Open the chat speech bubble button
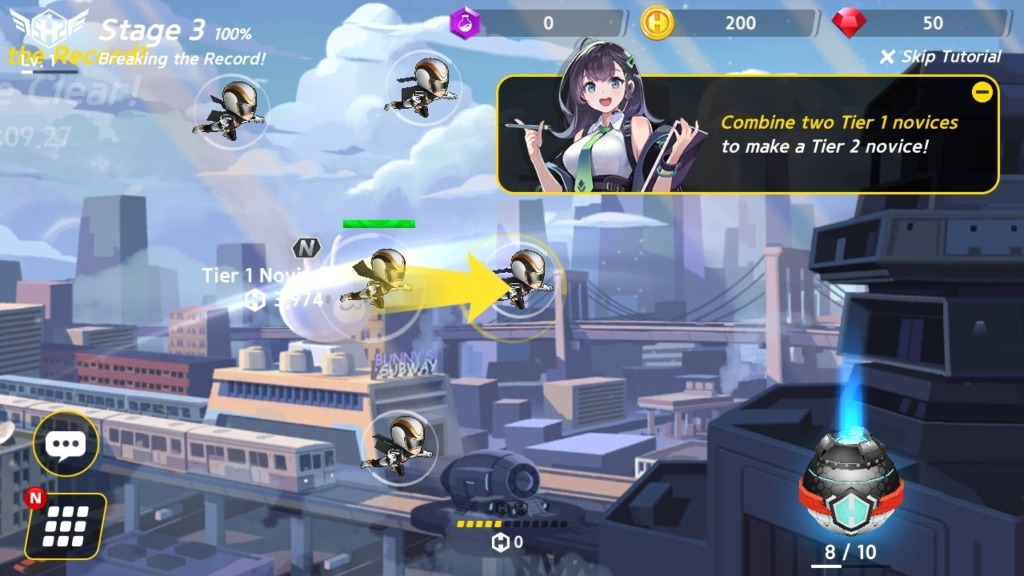The height and width of the screenshot is (576, 1024). [x=66, y=445]
